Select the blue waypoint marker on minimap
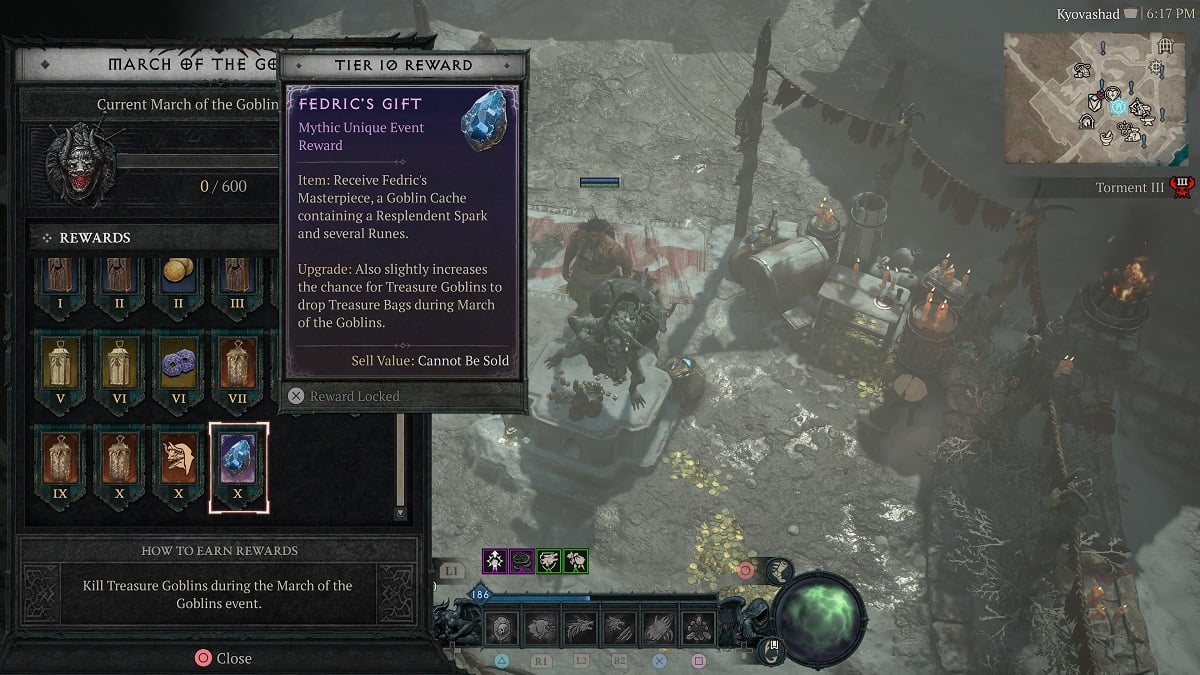Viewport: 1200px width, 675px height. pos(1120,107)
